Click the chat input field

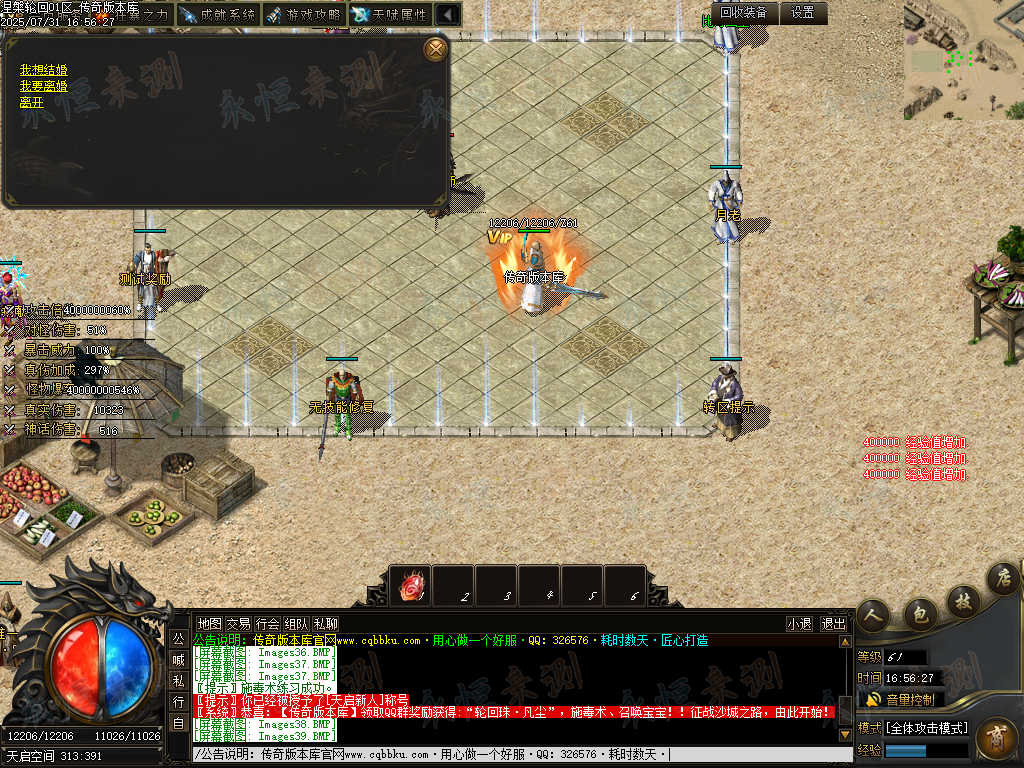(520, 754)
